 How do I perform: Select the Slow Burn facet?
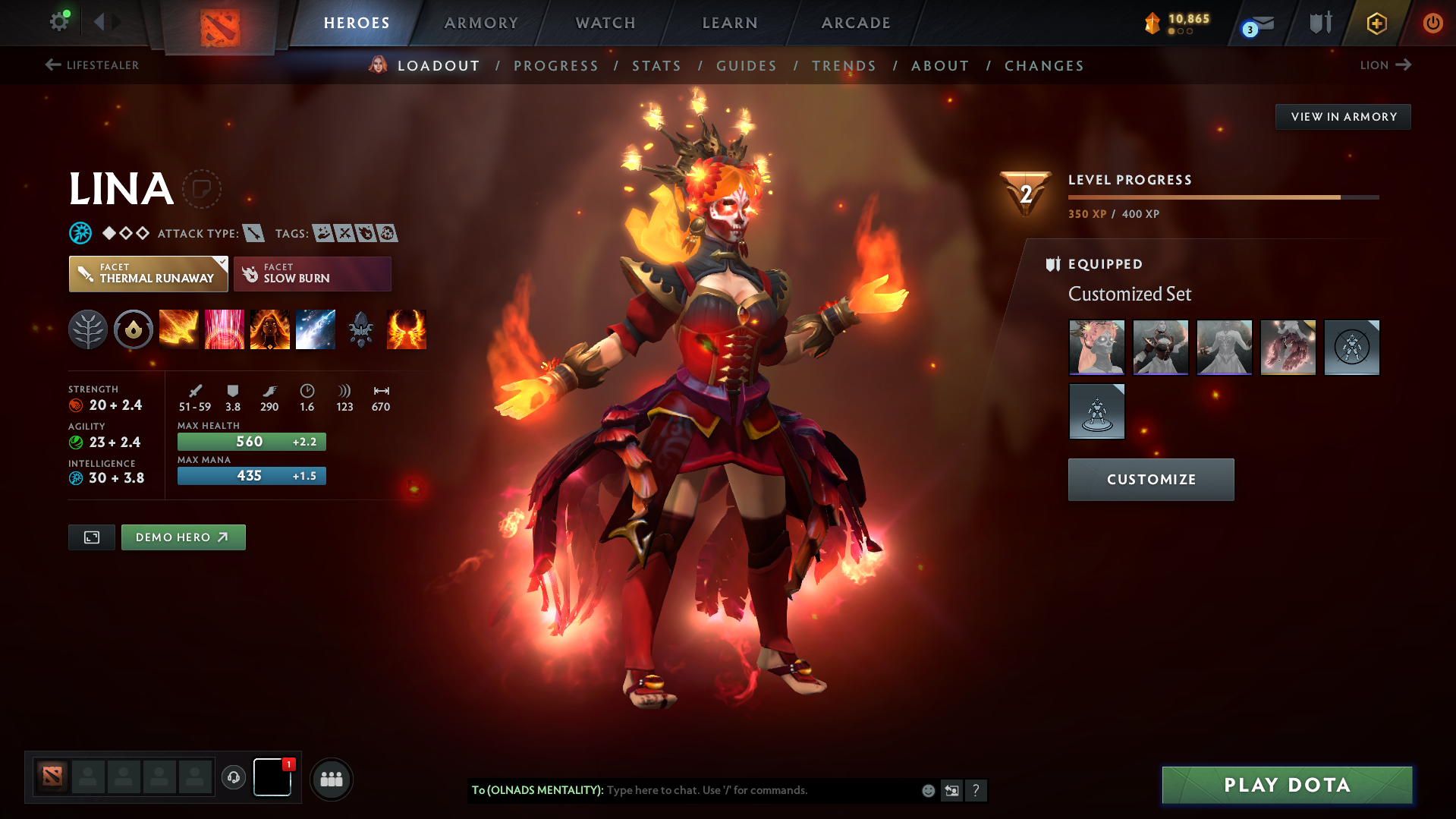[312, 274]
